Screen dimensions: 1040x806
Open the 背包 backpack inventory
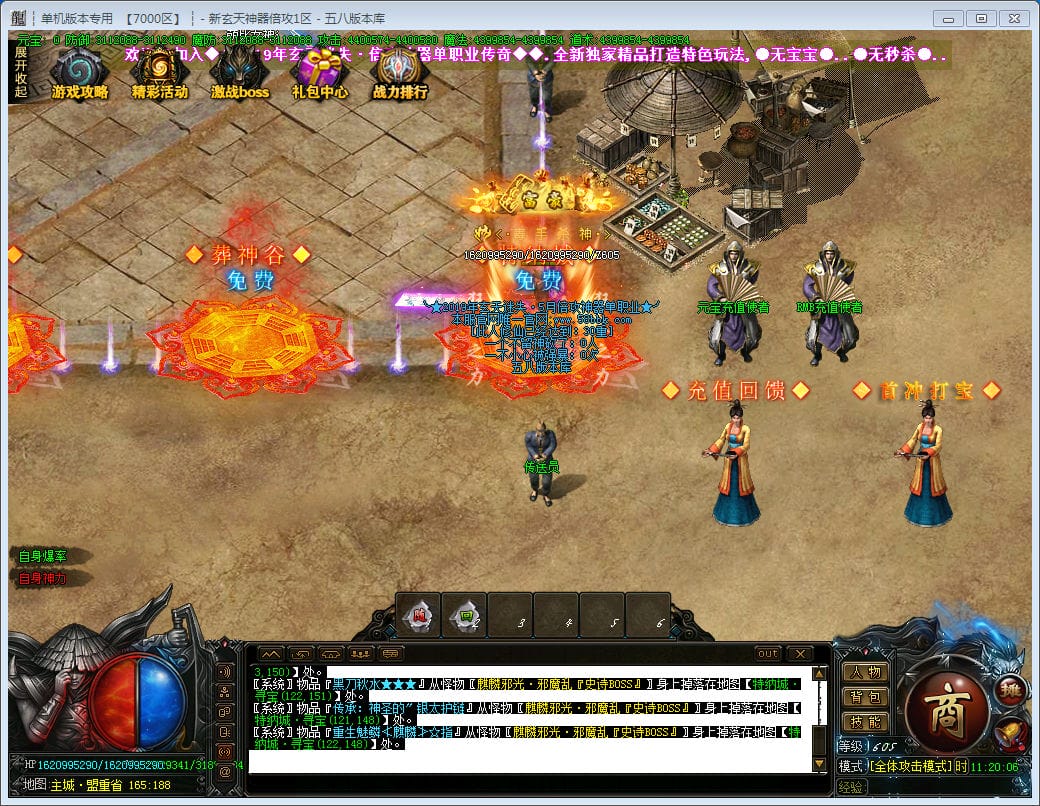865,697
